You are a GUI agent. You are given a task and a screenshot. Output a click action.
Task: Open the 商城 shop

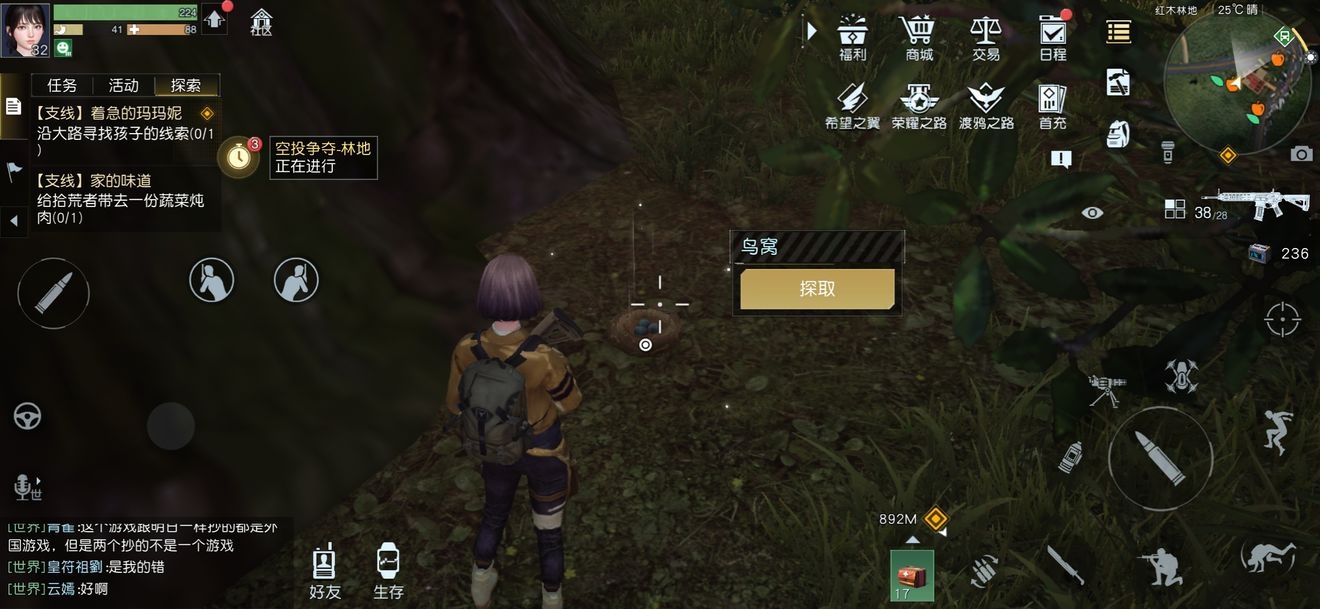(918, 37)
